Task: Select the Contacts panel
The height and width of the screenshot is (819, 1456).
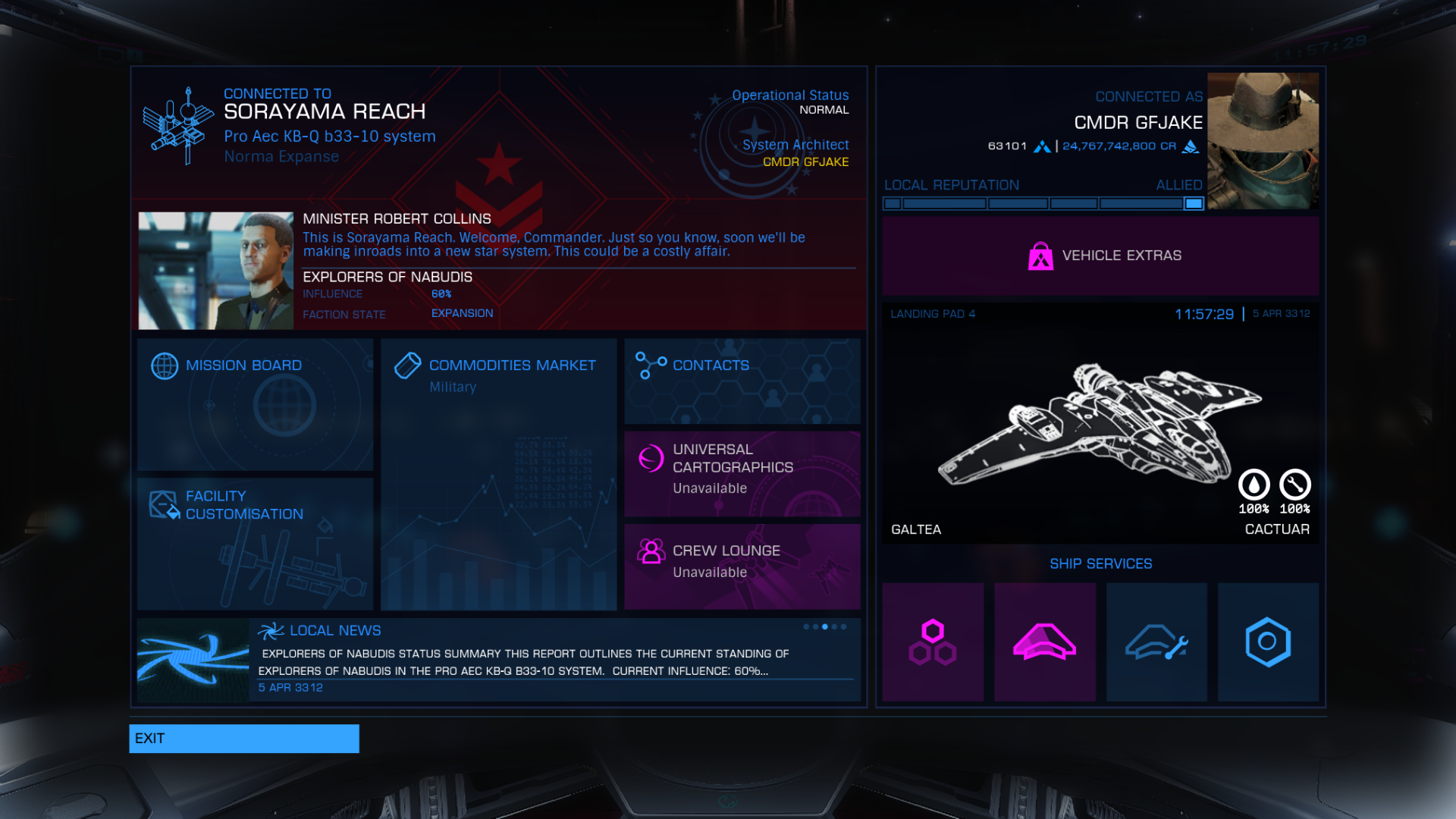Action: point(742,381)
